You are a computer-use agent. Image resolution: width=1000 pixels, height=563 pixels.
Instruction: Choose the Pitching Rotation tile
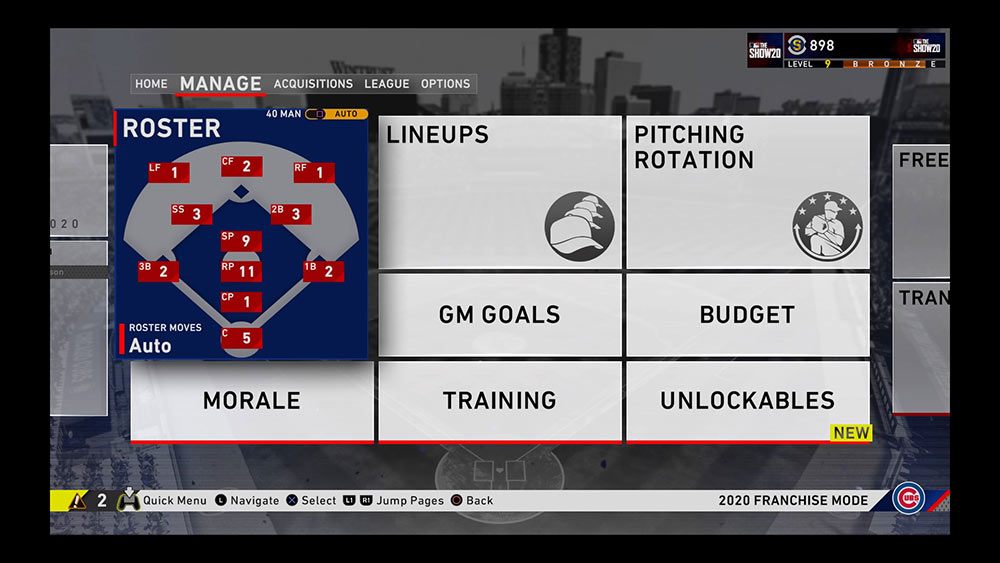click(x=747, y=192)
